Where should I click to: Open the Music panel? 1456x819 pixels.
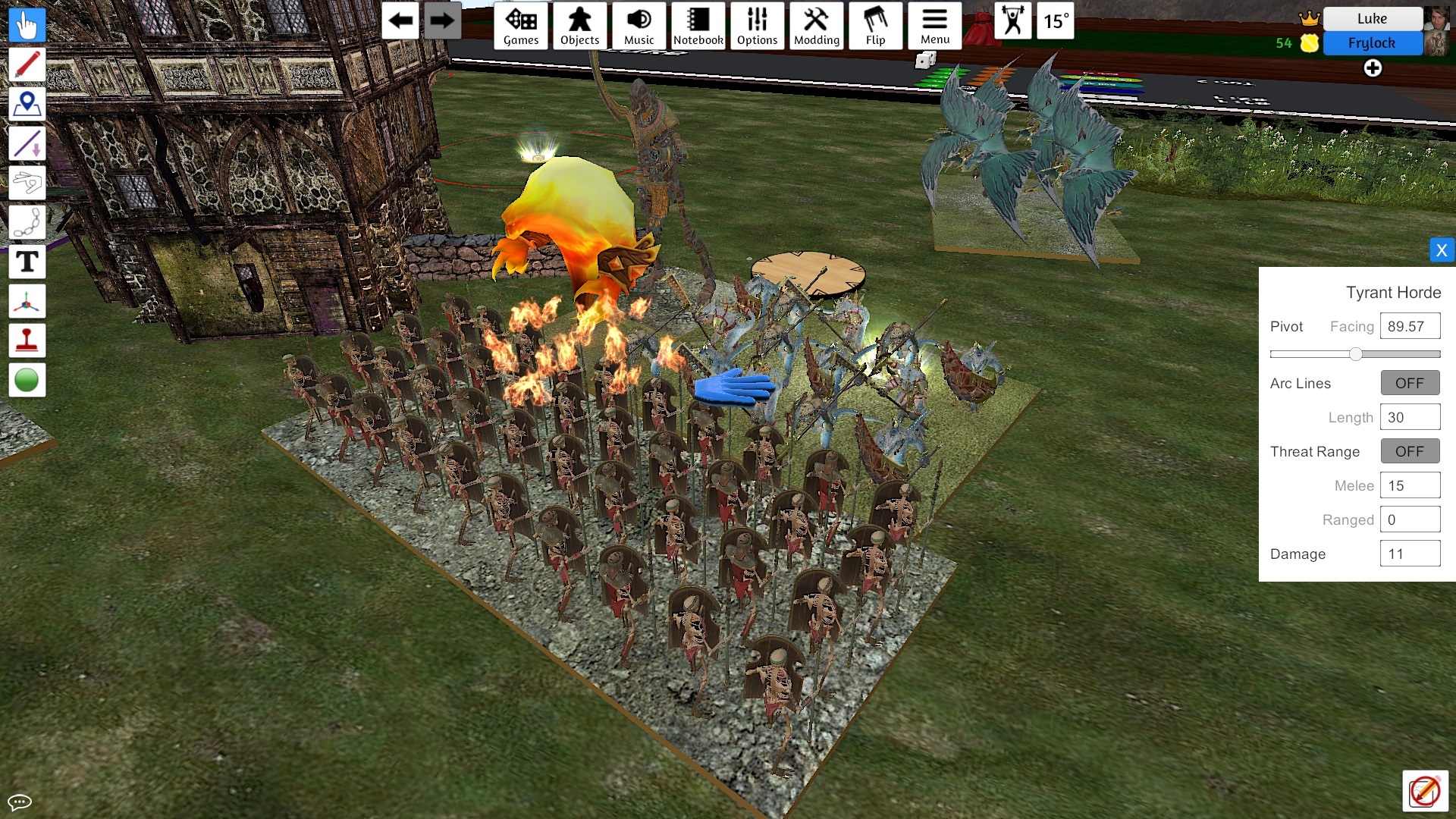click(x=639, y=26)
